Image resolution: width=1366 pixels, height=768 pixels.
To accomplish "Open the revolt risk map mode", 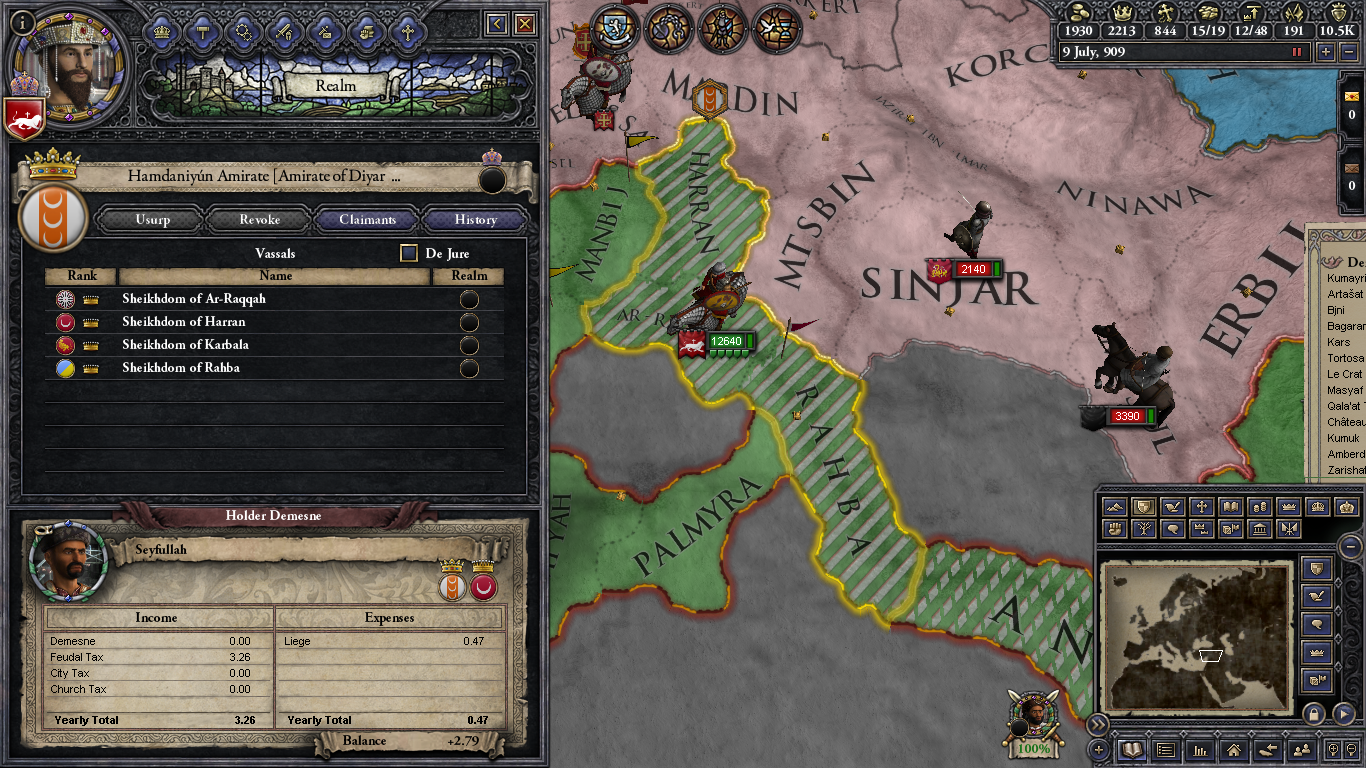I will [x=1115, y=528].
